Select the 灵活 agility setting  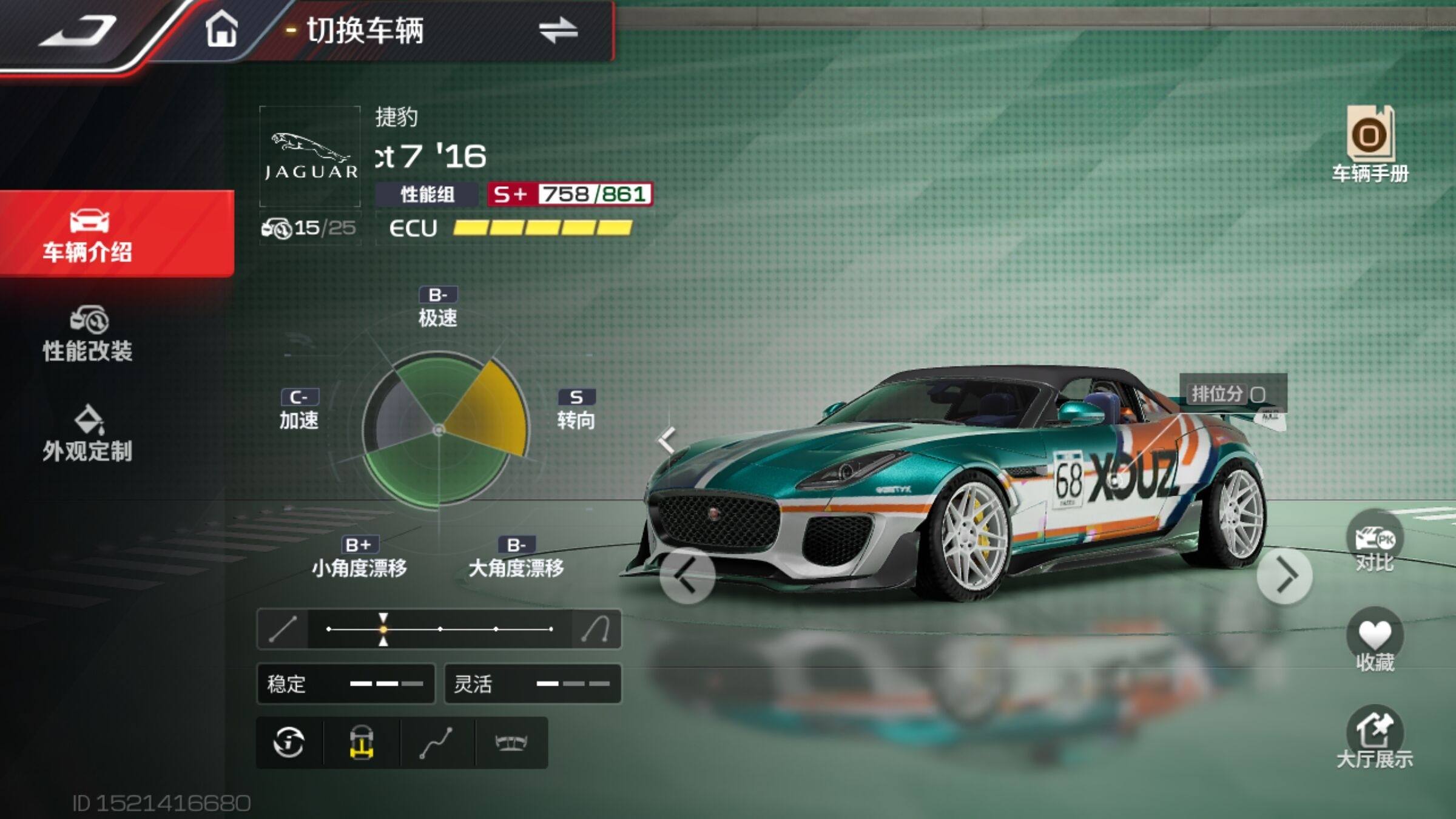533,684
